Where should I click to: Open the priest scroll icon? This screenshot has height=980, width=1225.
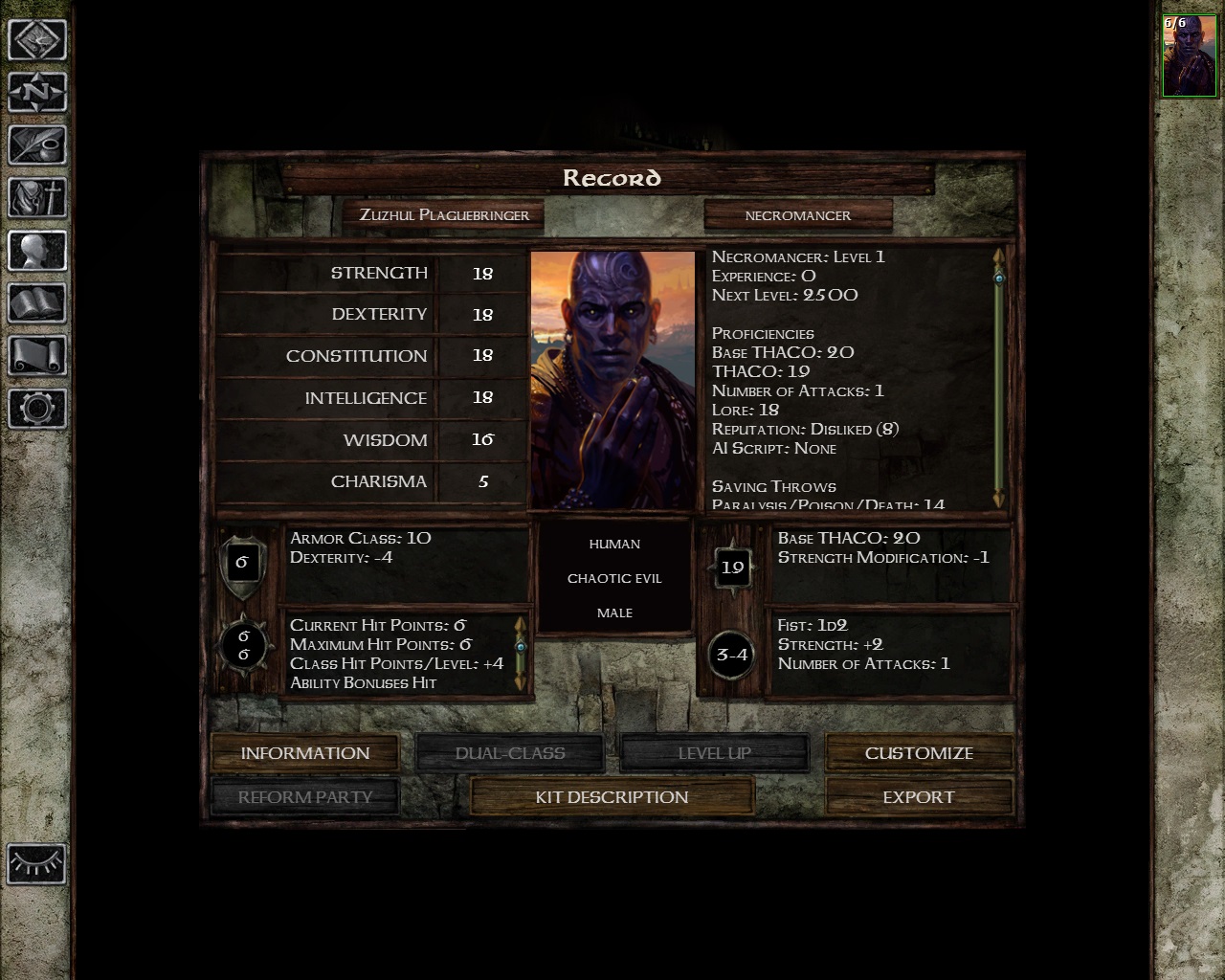point(37,356)
